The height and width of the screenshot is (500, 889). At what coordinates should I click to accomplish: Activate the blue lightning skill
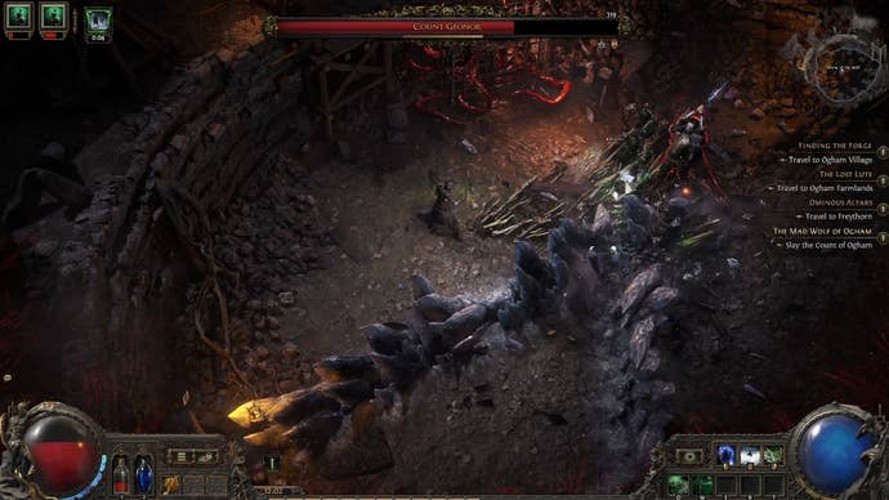point(727,456)
